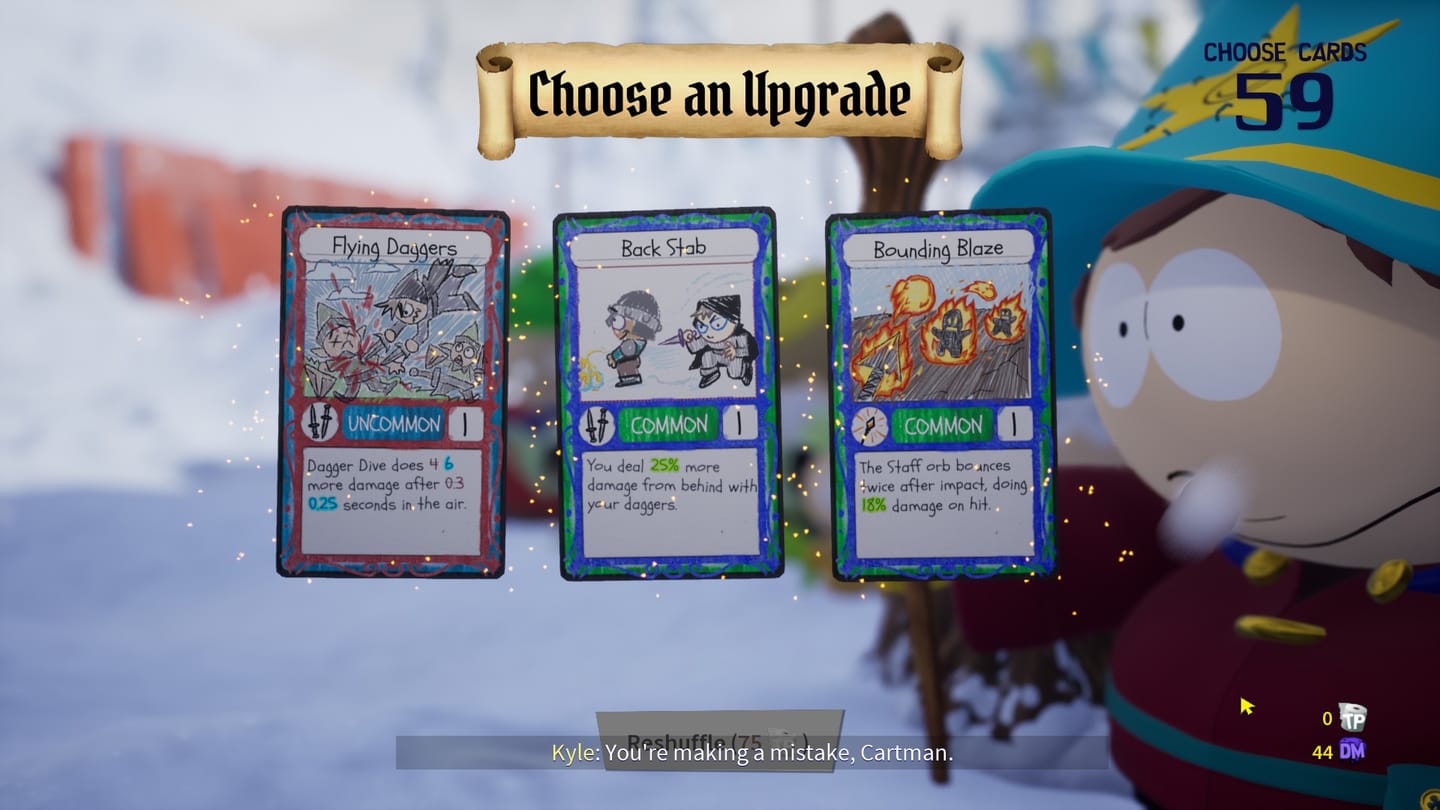The height and width of the screenshot is (810, 1440).
Task: Click the UNCOMMON rarity badge on Flying Daggers
Action: click(394, 424)
